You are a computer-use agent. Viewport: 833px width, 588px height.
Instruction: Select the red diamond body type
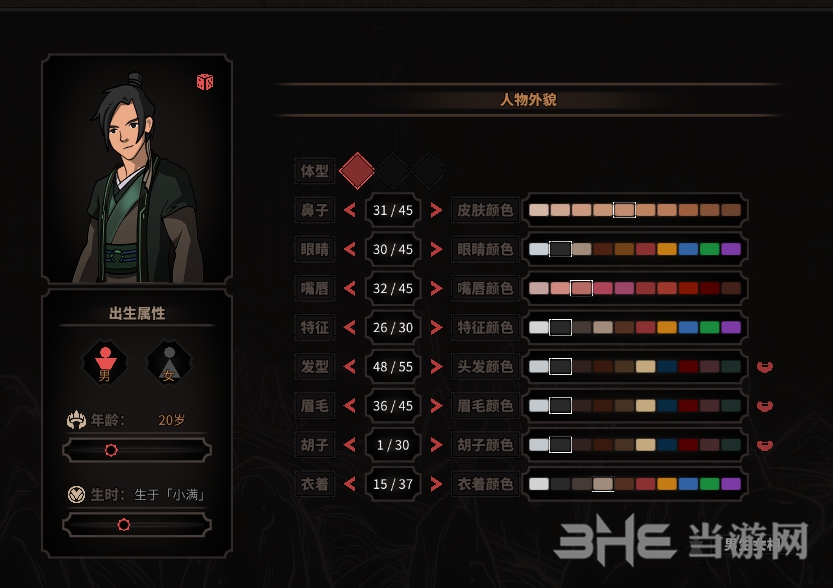[357, 171]
